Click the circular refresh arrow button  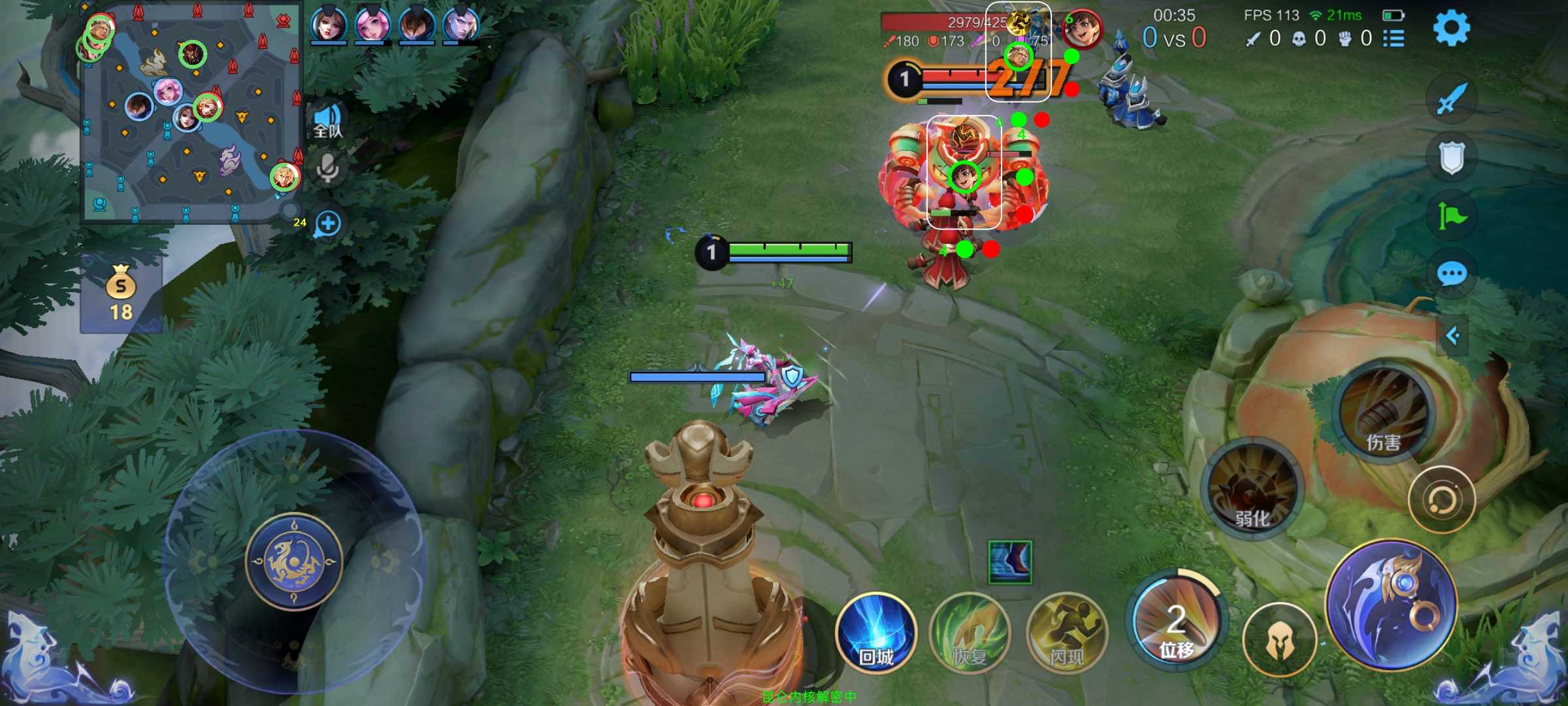1441,500
